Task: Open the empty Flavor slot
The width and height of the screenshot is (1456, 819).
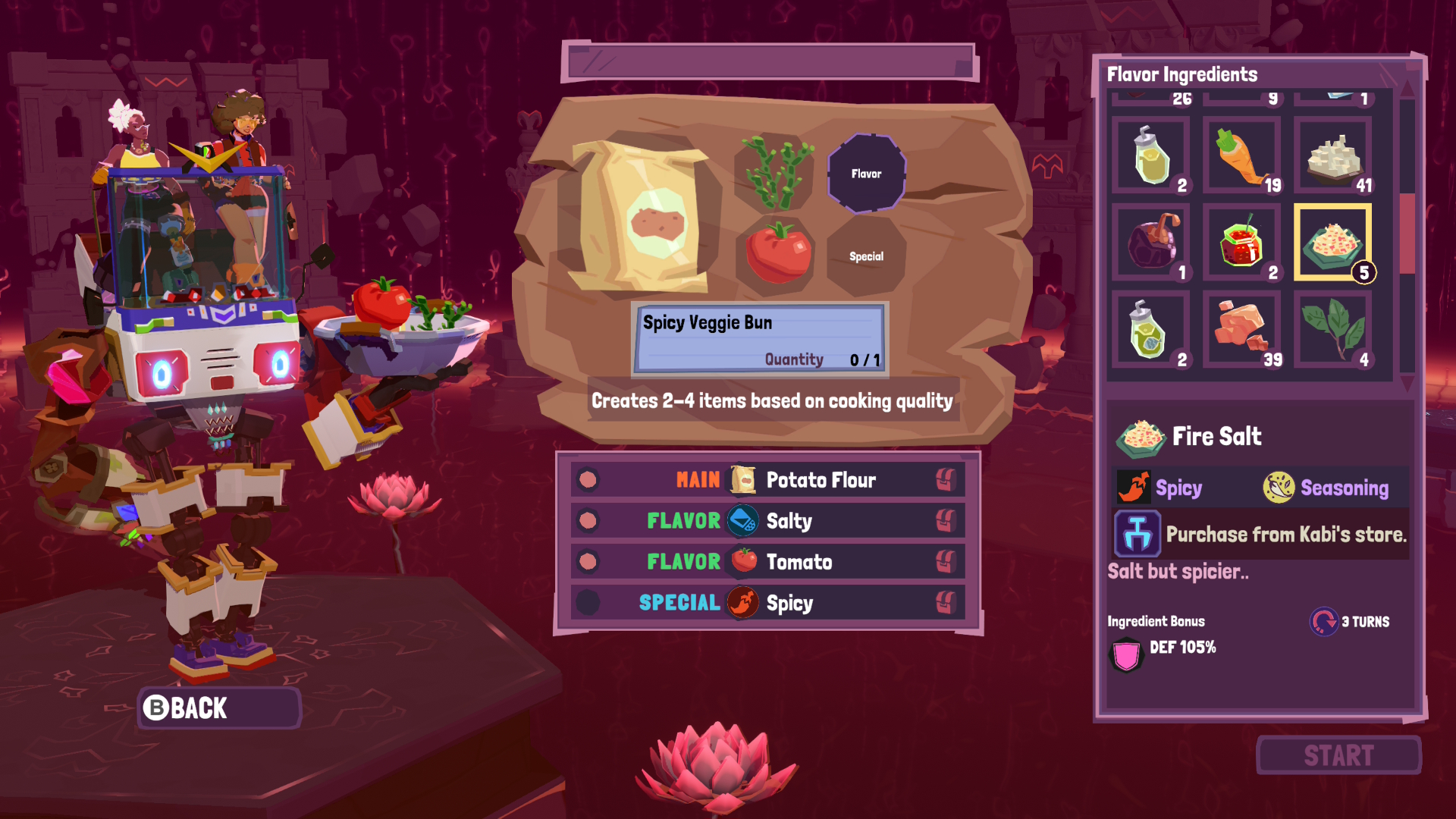Action: coord(866,173)
